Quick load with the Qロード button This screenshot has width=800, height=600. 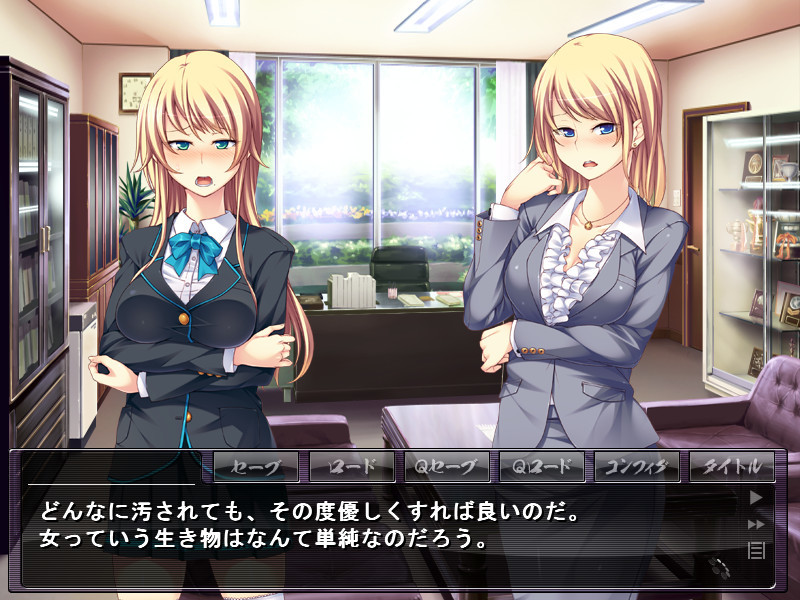coord(542,467)
